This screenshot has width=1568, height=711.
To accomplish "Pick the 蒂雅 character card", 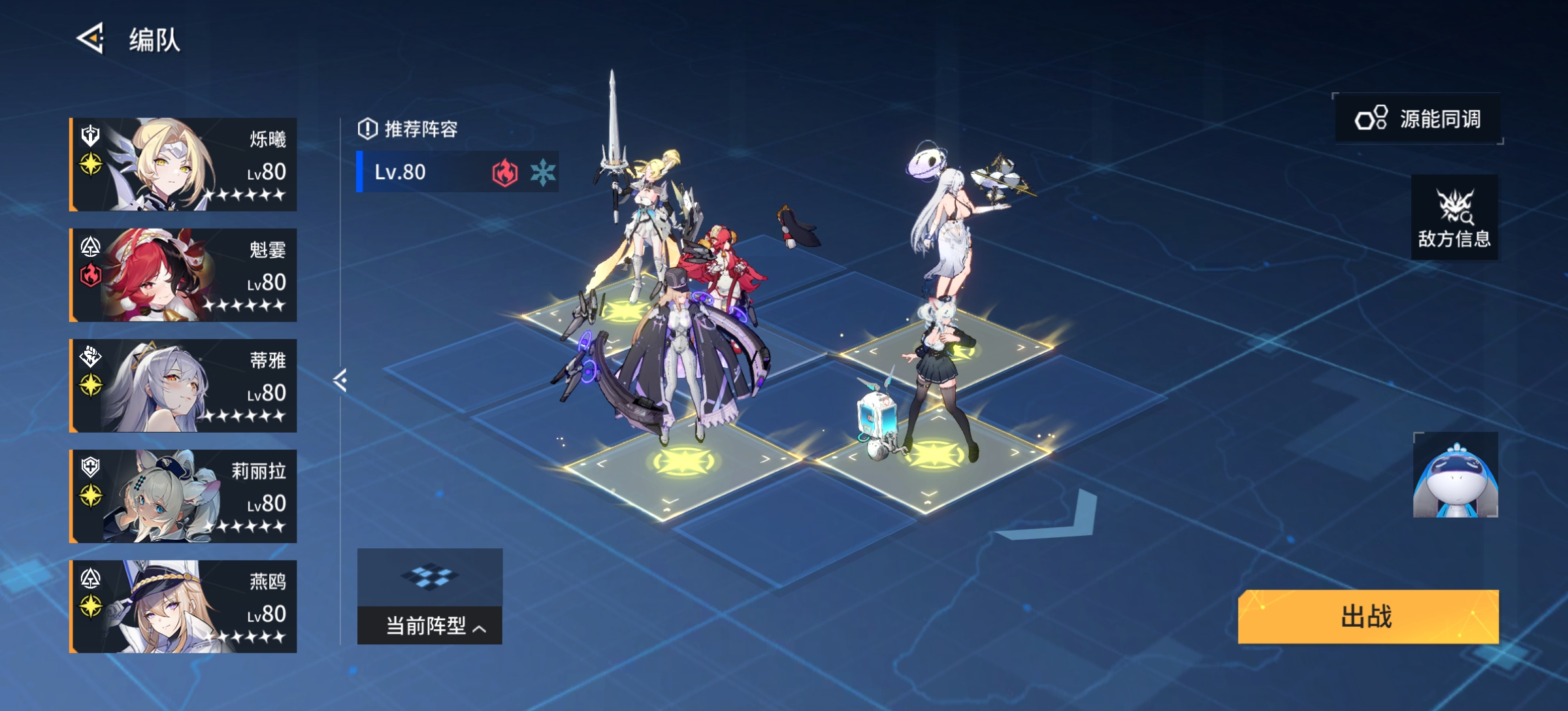I will tap(184, 386).
